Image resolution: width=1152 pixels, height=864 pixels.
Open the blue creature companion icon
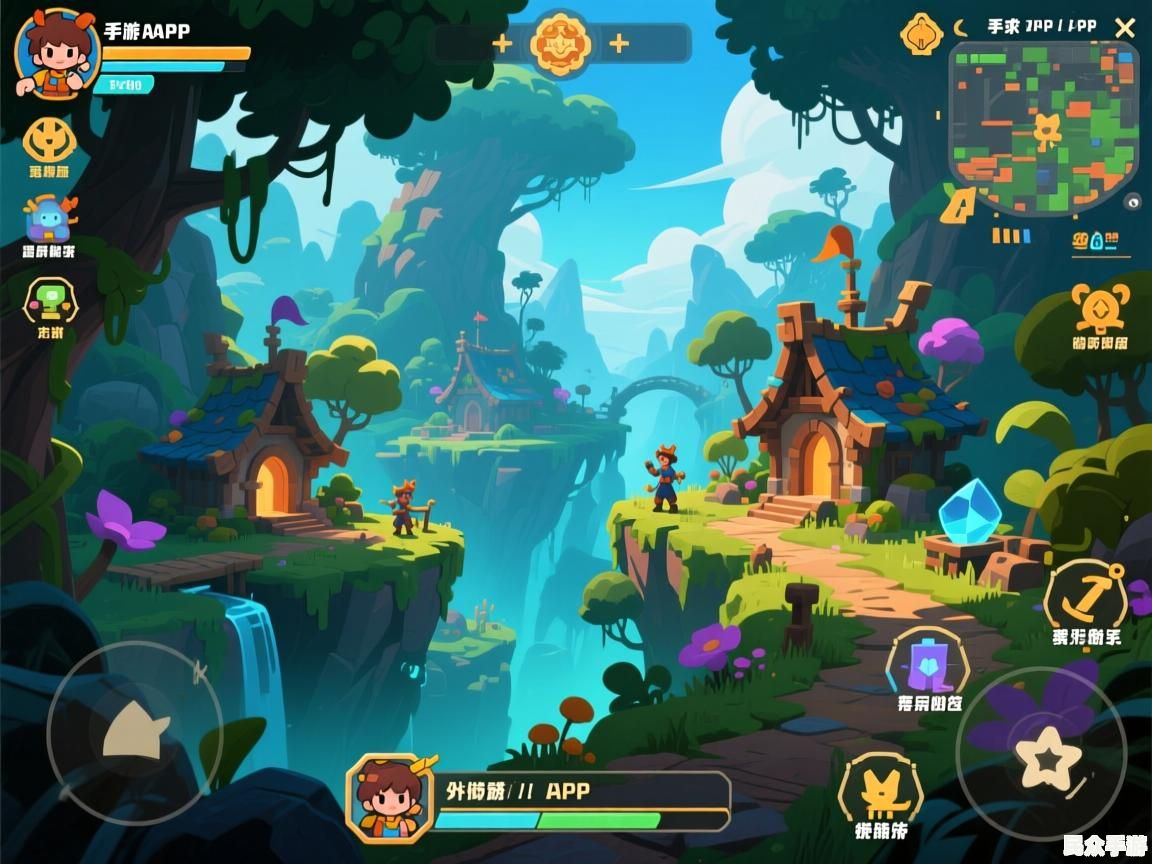coord(50,217)
